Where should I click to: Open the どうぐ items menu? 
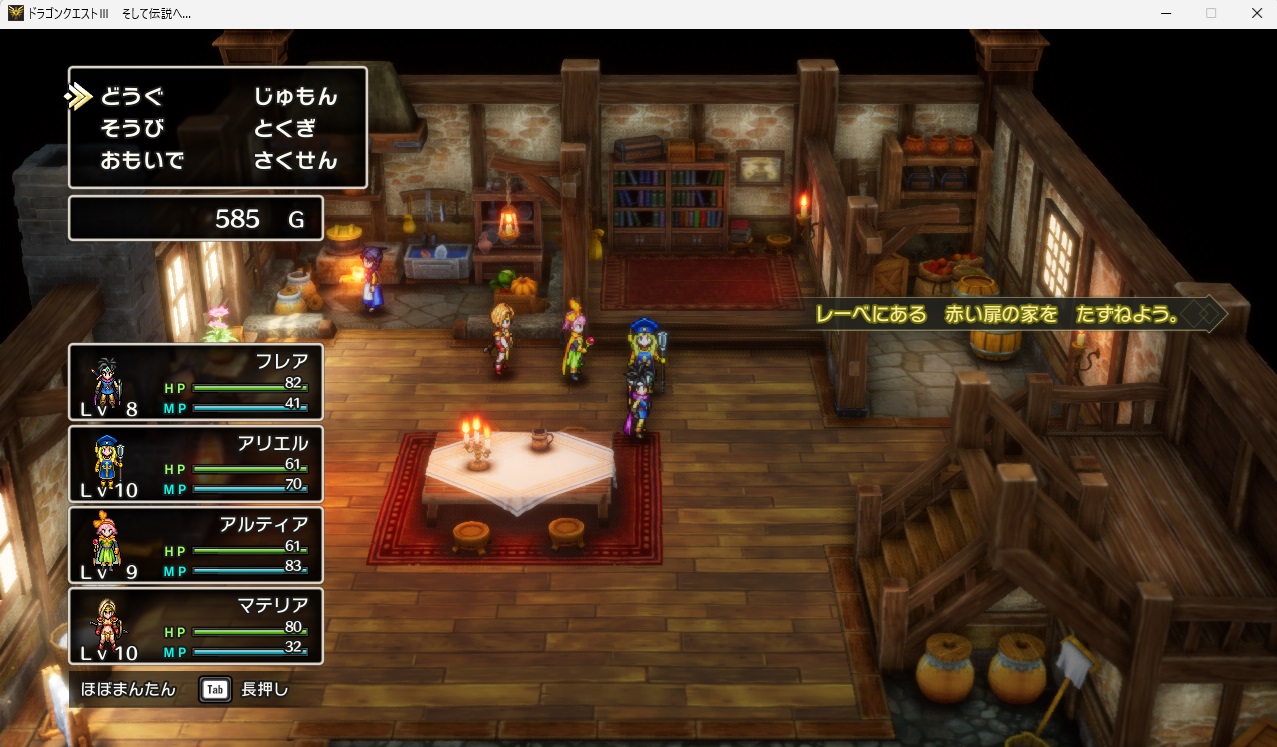pyautogui.click(x=131, y=97)
